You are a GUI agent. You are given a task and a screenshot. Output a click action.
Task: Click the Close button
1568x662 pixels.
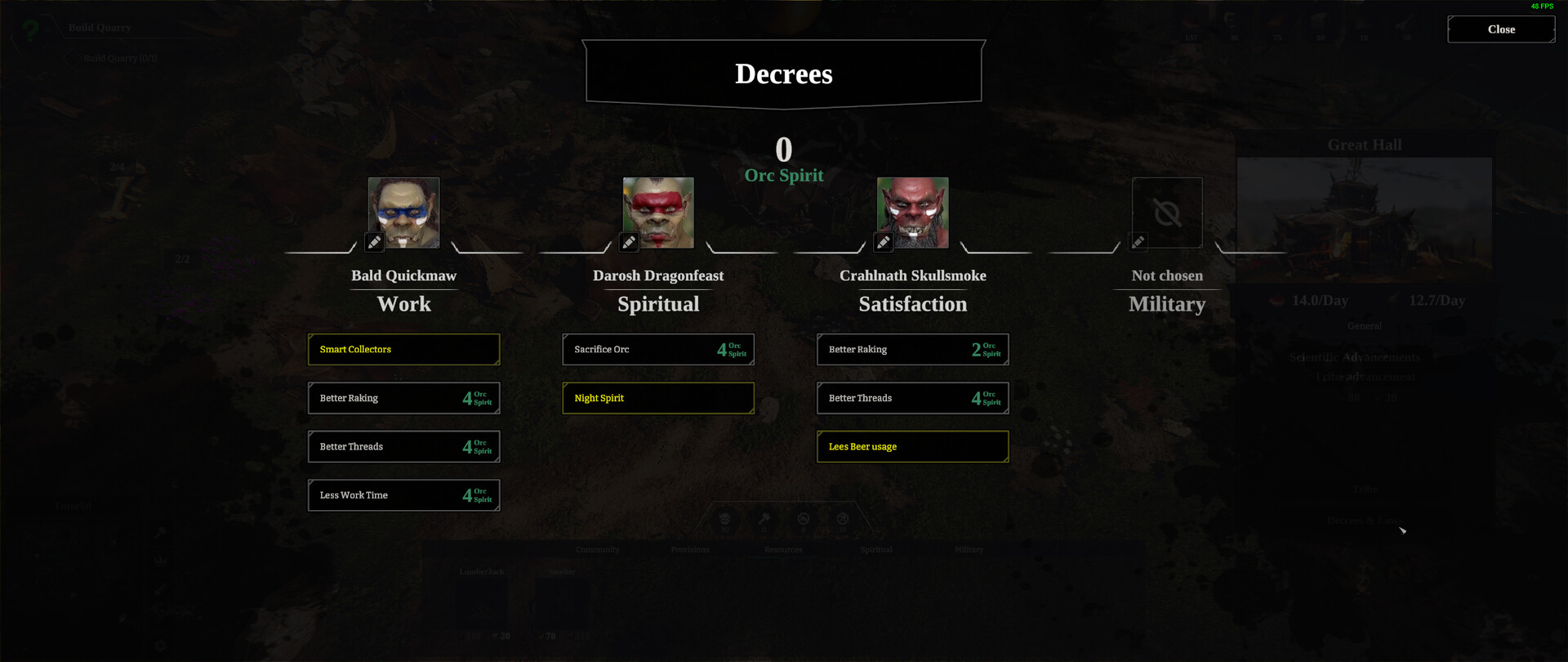(x=1500, y=29)
